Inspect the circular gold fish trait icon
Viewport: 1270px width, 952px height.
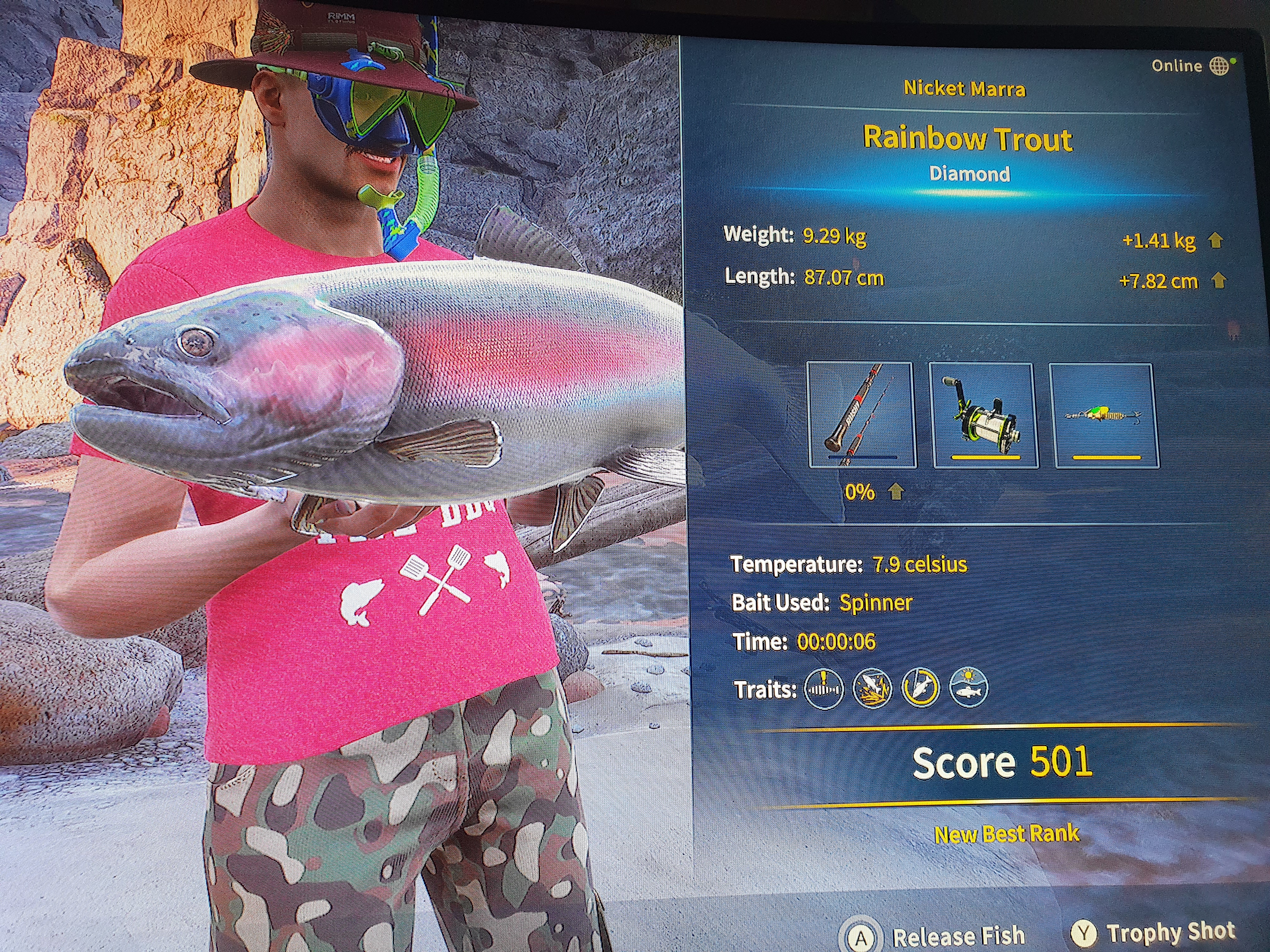920,688
